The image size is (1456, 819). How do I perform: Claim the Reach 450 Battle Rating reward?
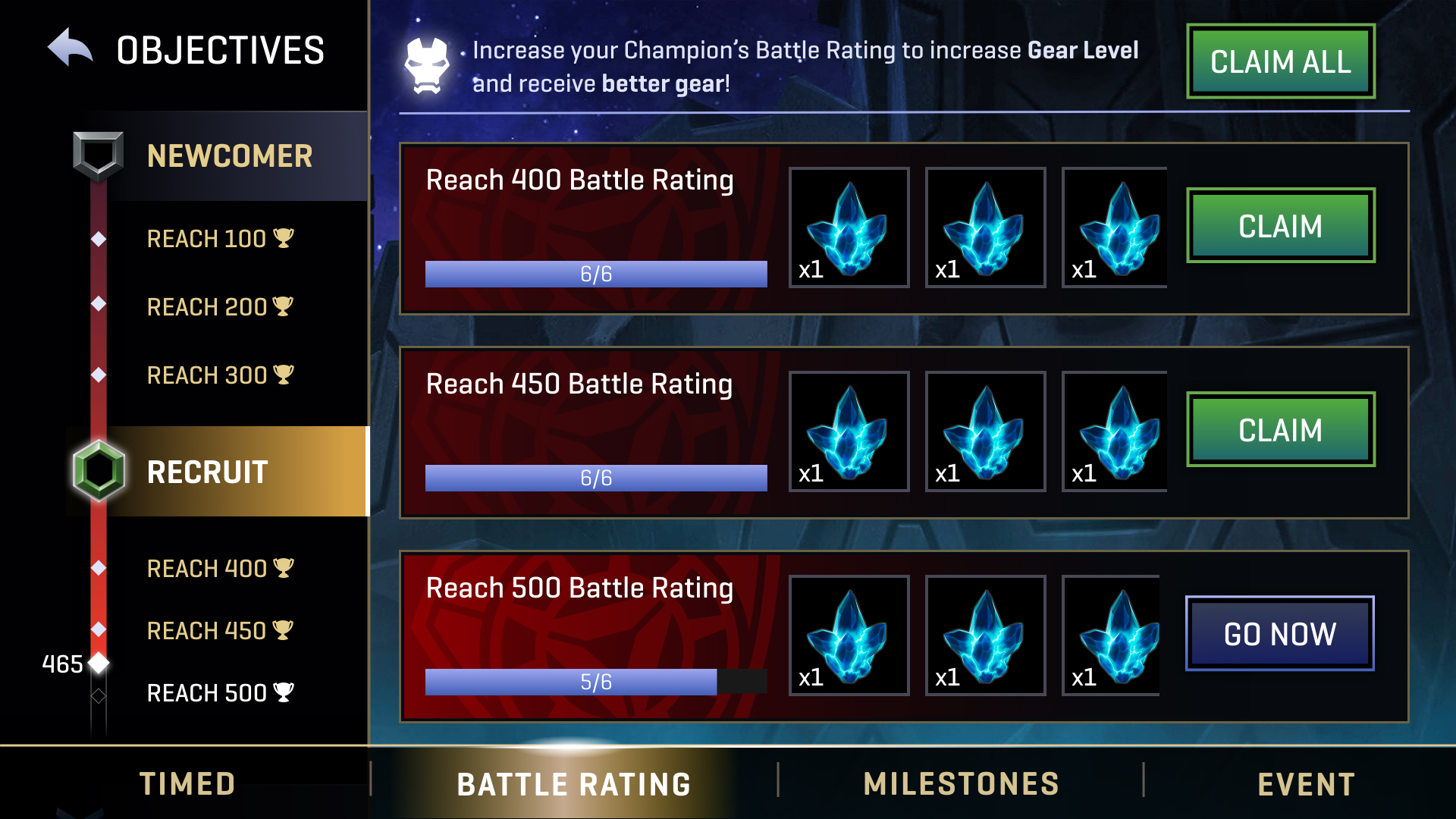tap(1280, 430)
